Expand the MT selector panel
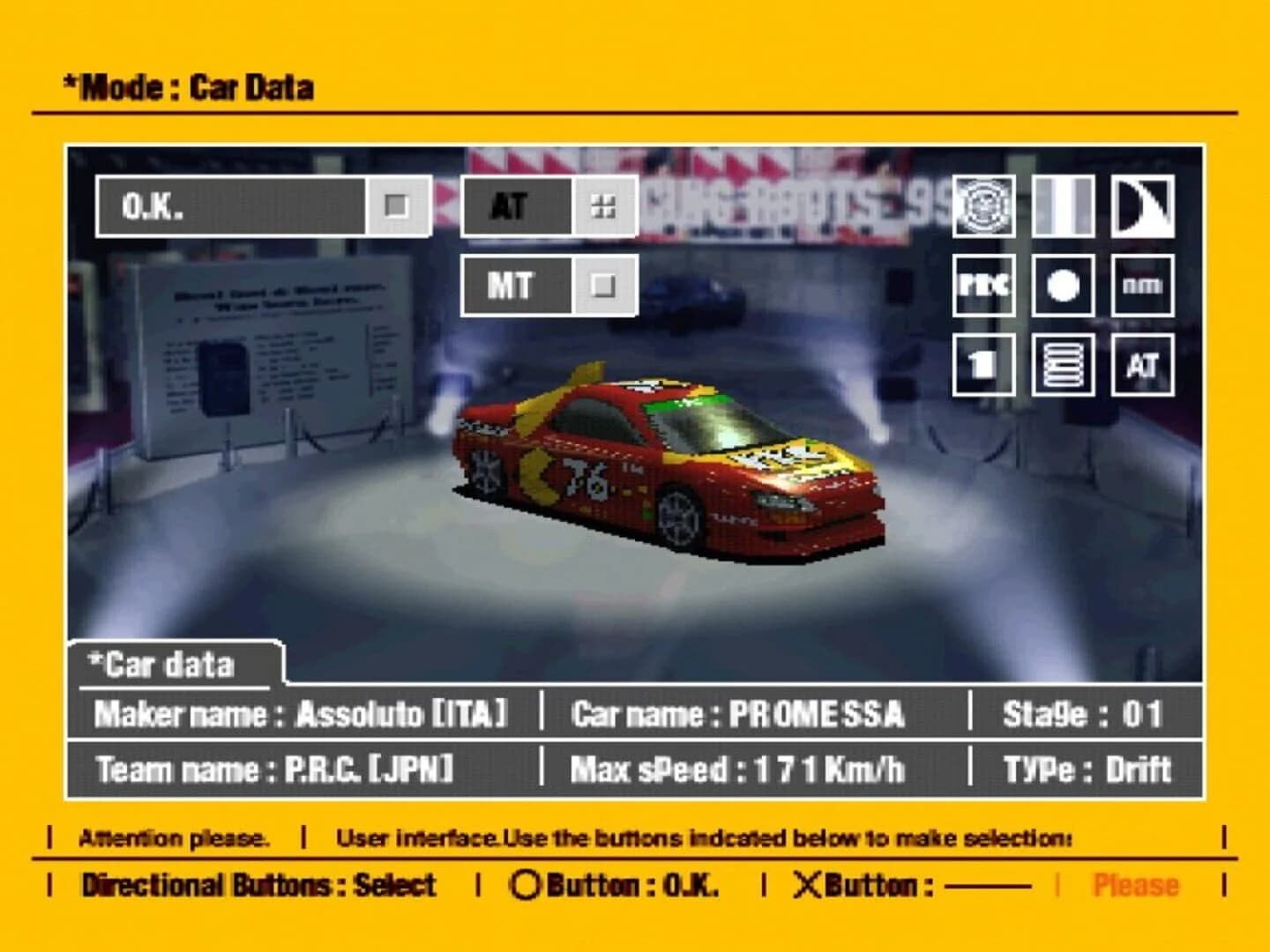 tap(514, 286)
